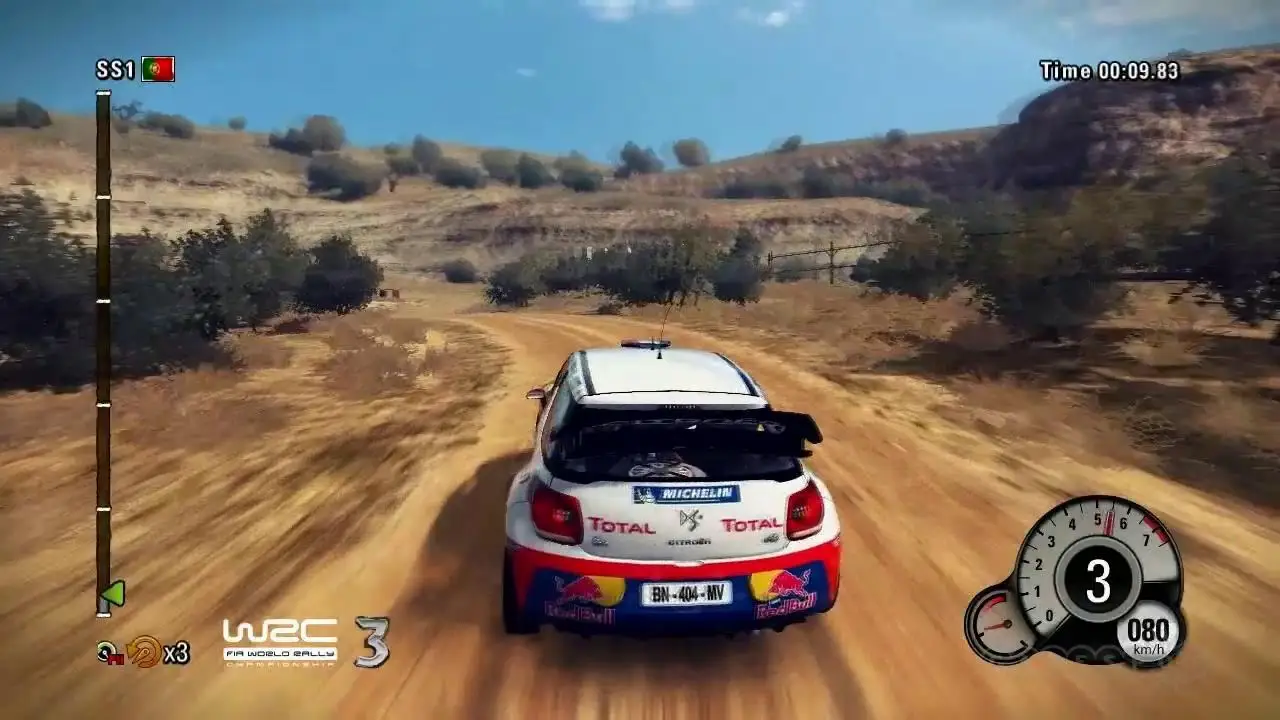This screenshot has height=720, width=1280.
Task: Select the Portugal flag beside SS1
Action: click(x=158, y=69)
